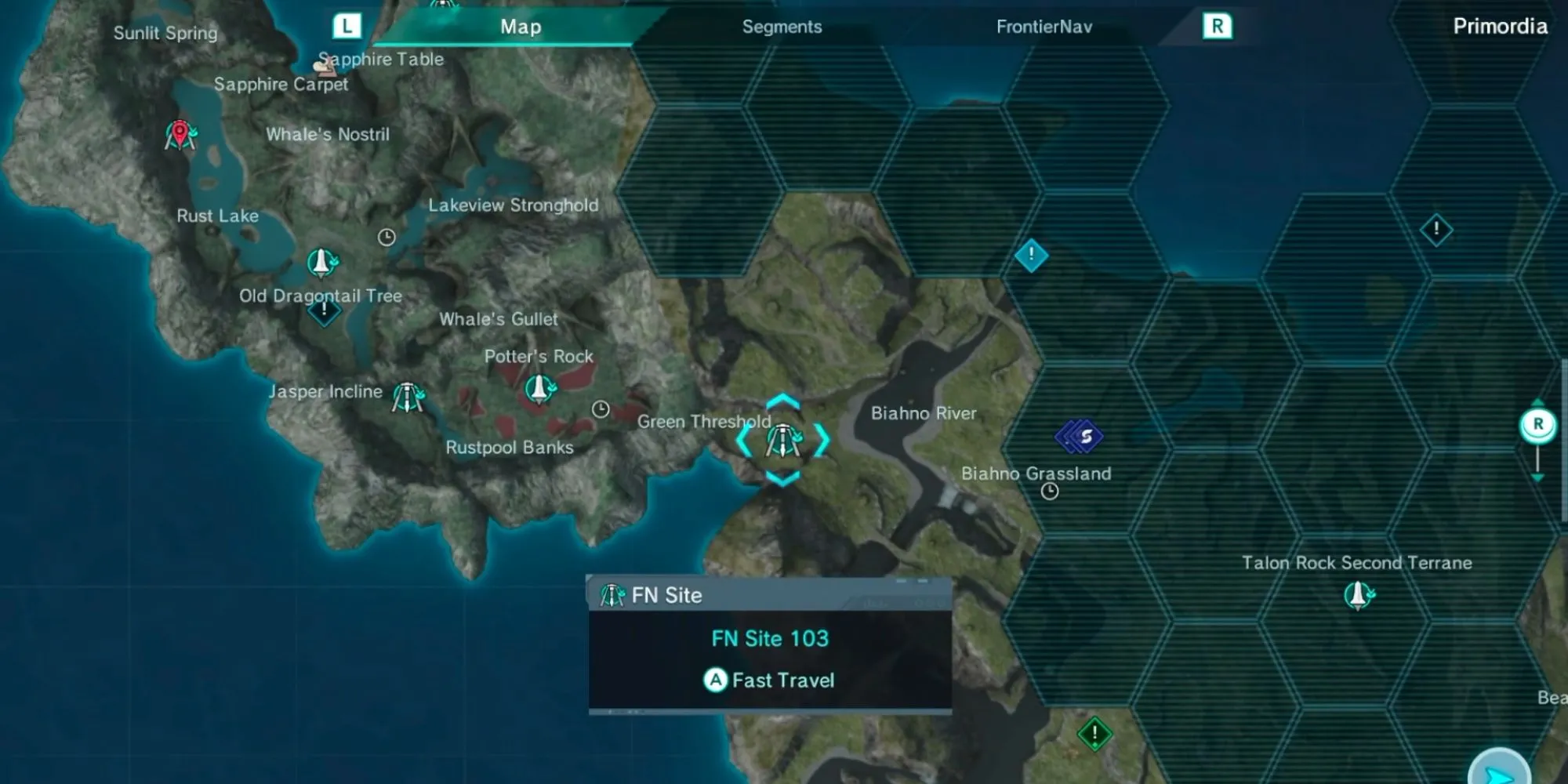The height and width of the screenshot is (784, 1568).
Task: Select the dark exclamation diamond near Primordia label
Action: click(1436, 230)
